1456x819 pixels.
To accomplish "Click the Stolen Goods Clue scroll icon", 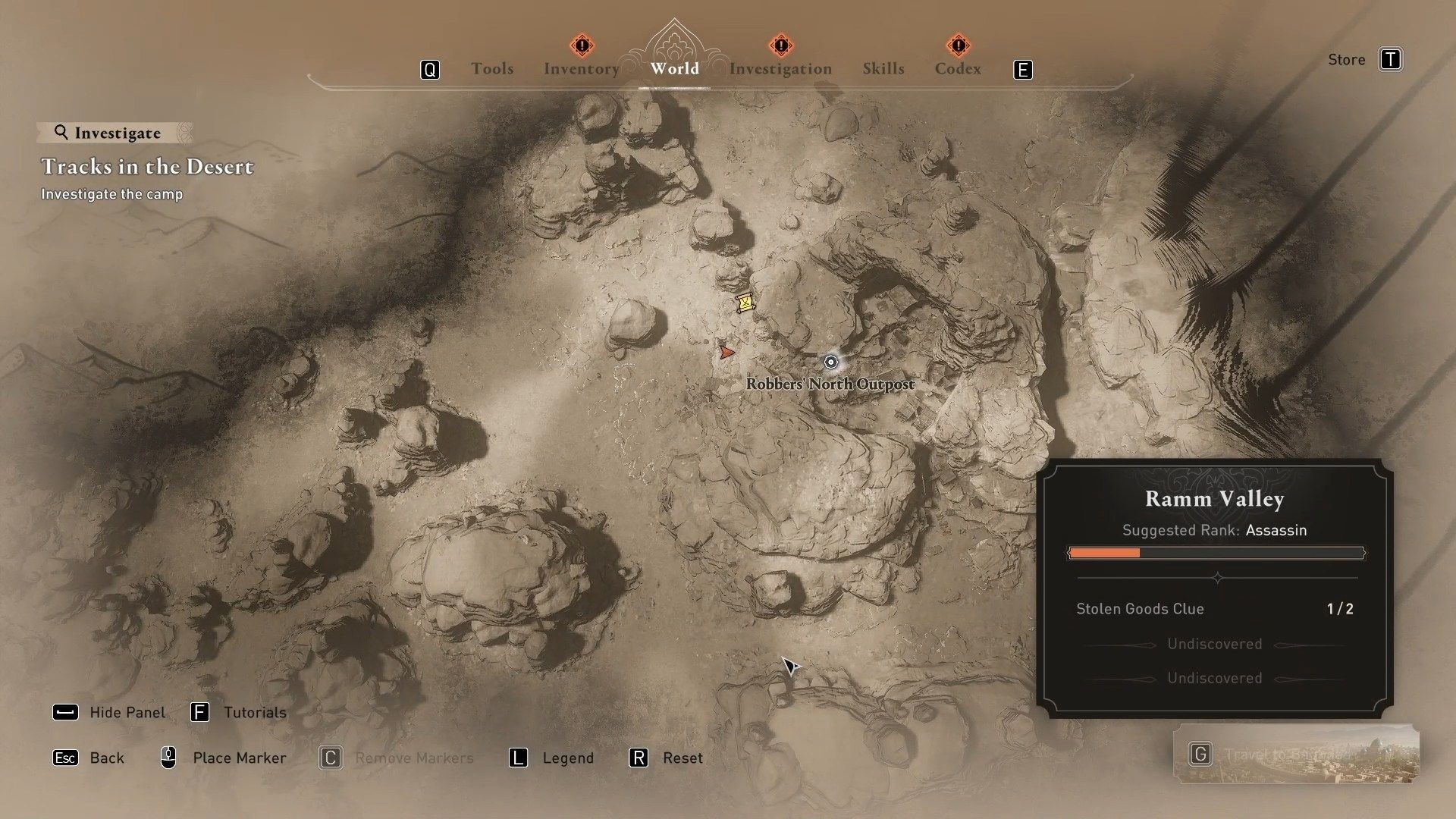I will pos(744,304).
